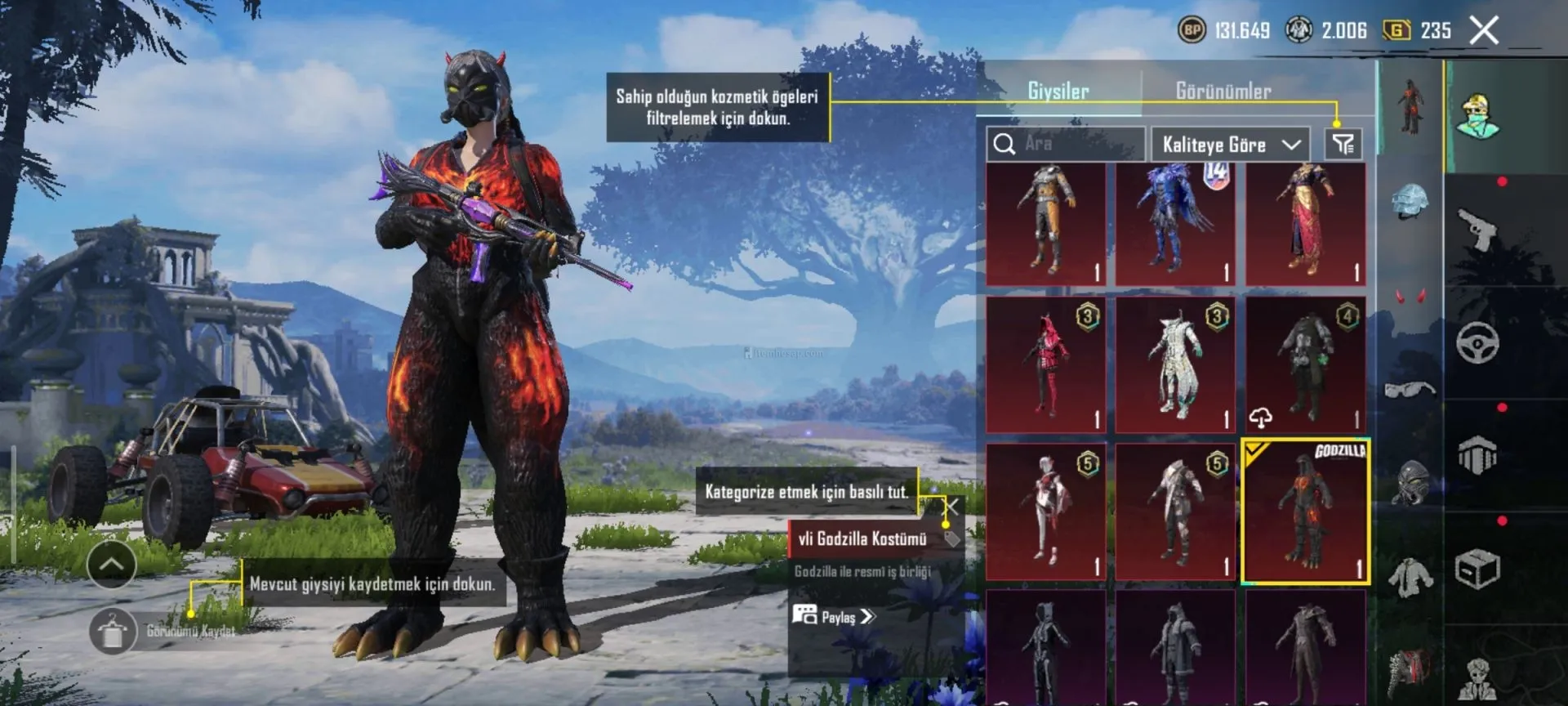Select the dark outfit with download icon
Screen dimensions: 1568x706
tap(1305, 364)
